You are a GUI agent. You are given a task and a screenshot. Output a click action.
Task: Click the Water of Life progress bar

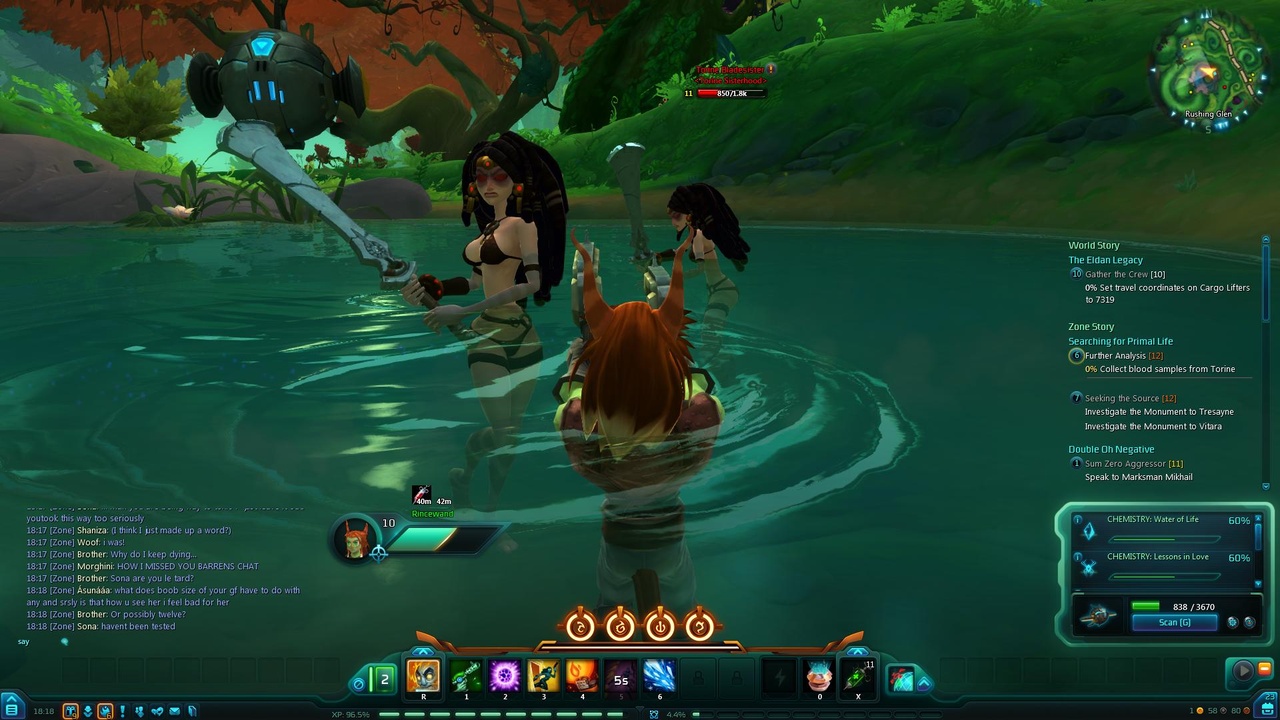[1163, 539]
